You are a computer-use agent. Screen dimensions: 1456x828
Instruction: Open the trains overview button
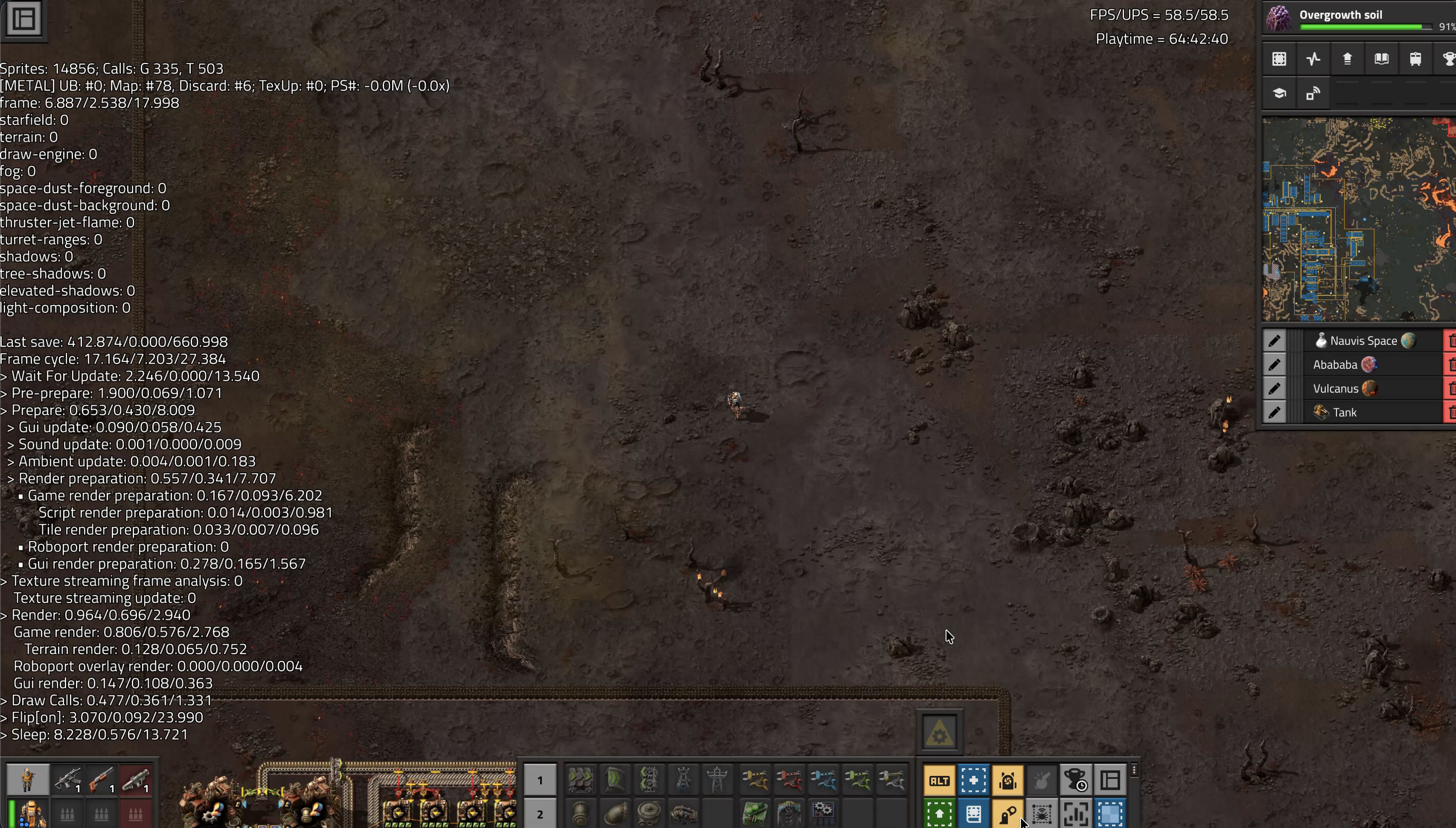(x=1416, y=59)
